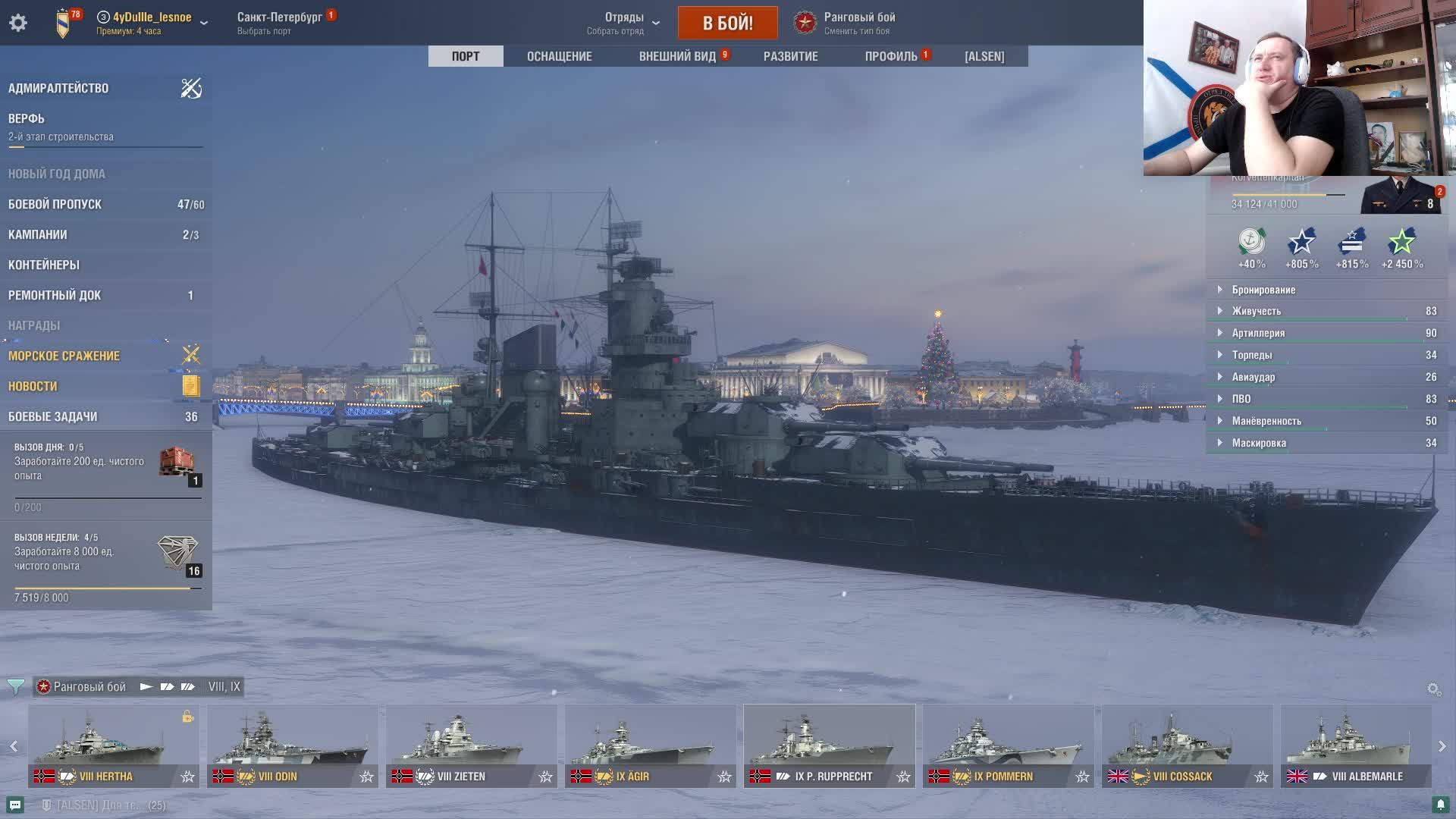Open the settings gear menu
The height and width of the screenshot is (819, 1456).
pos(18,23)
